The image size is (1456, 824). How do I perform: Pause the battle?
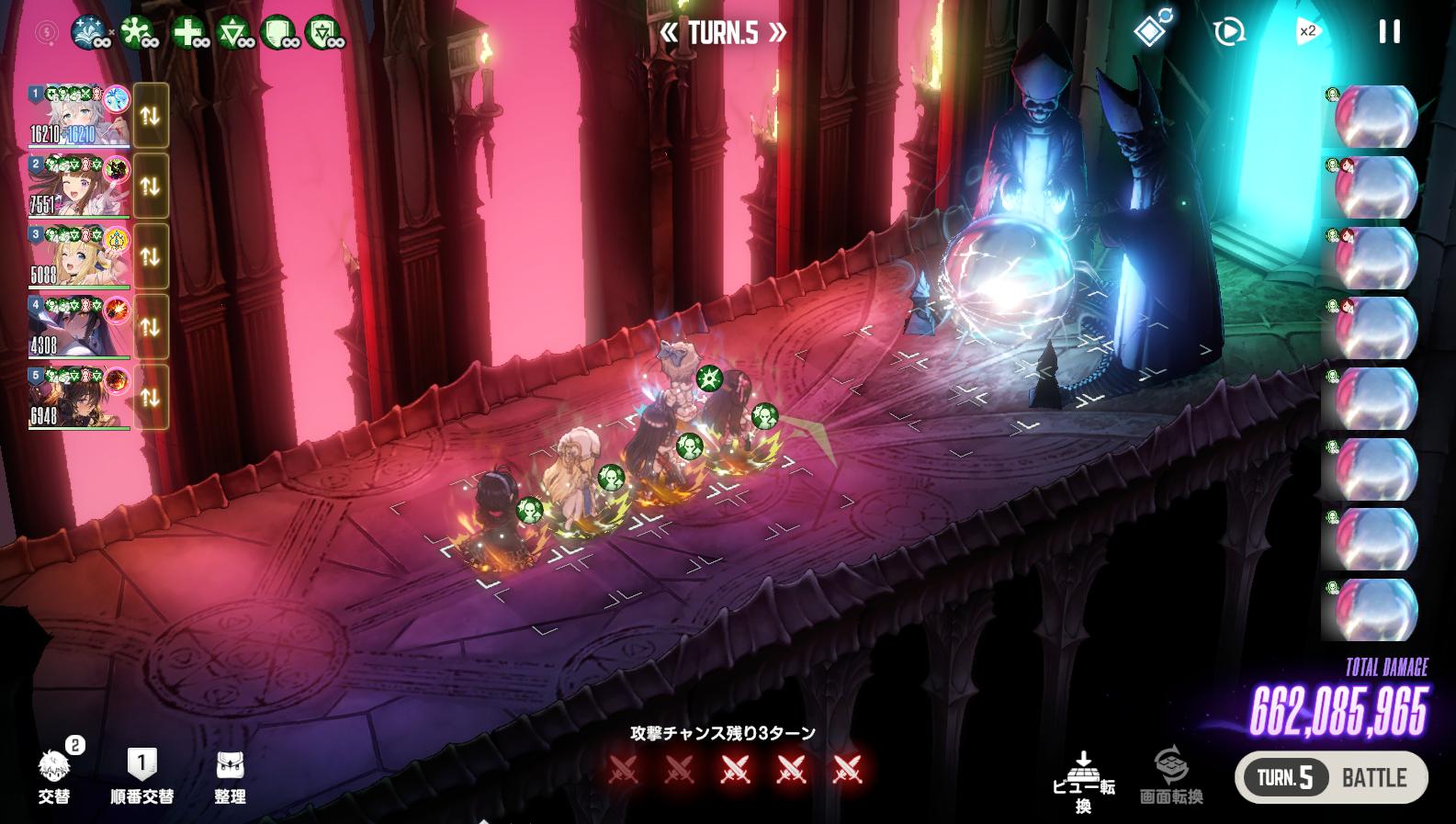pyautogui.click(x=1389, y=32)
